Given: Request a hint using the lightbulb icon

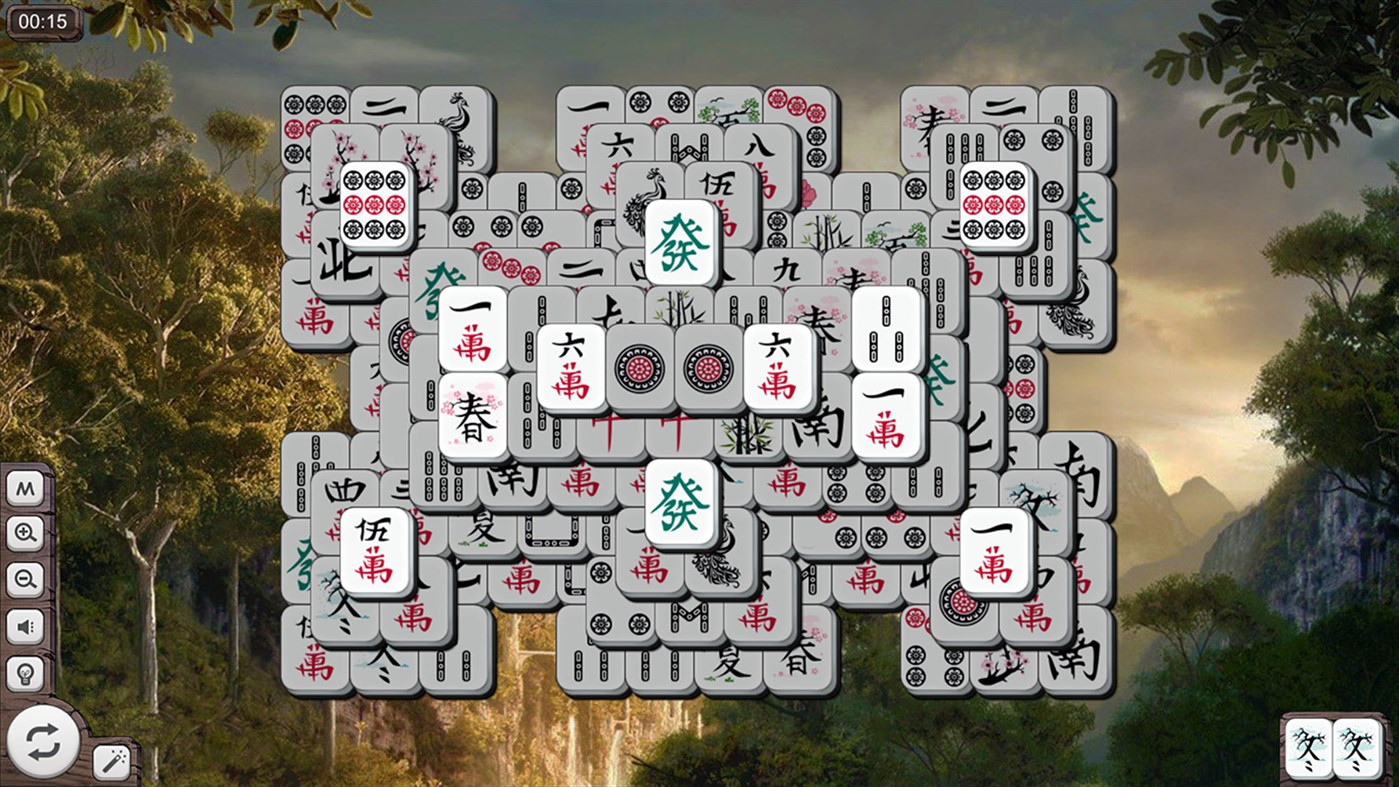Looking at the screenshot, I should coord(25,672).
